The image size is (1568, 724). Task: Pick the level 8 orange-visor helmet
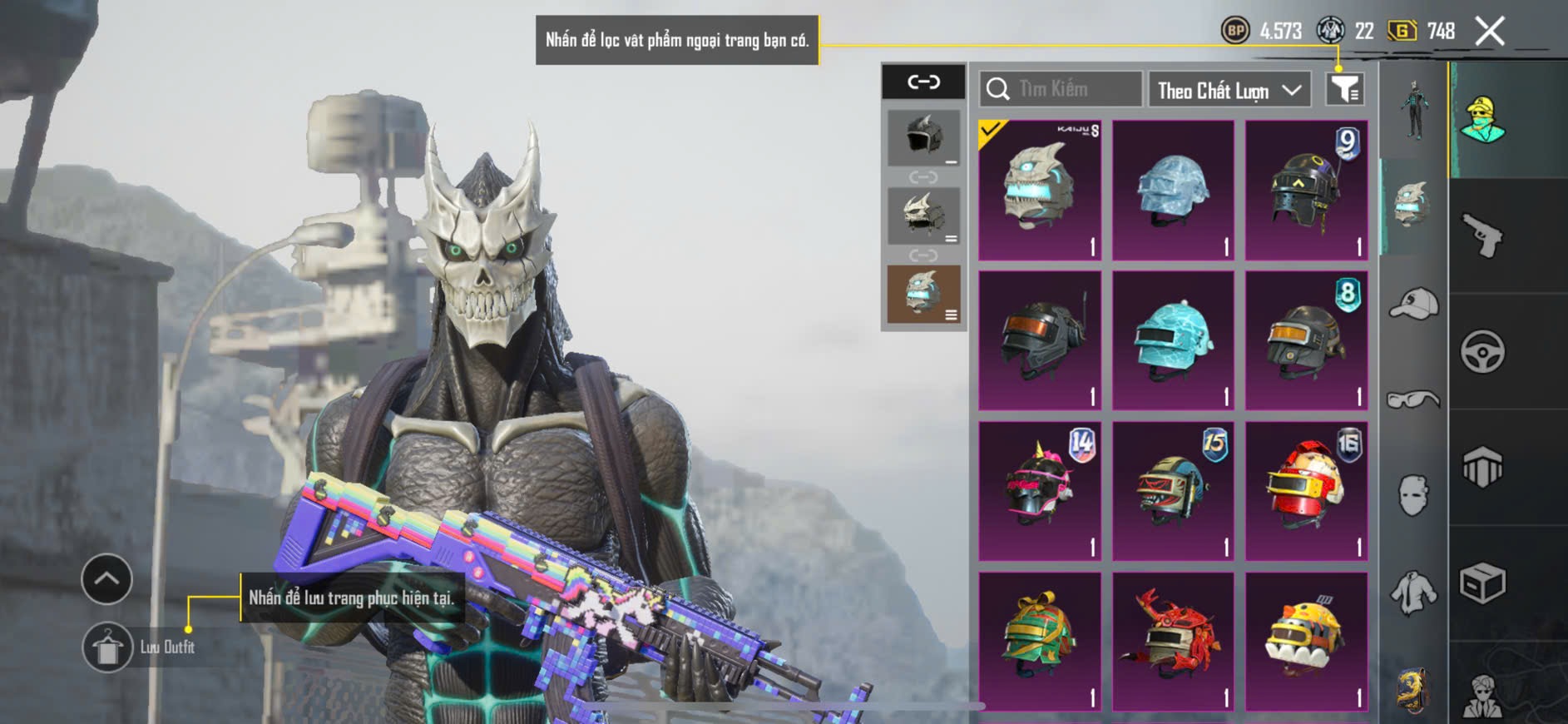click(1306, 340)
